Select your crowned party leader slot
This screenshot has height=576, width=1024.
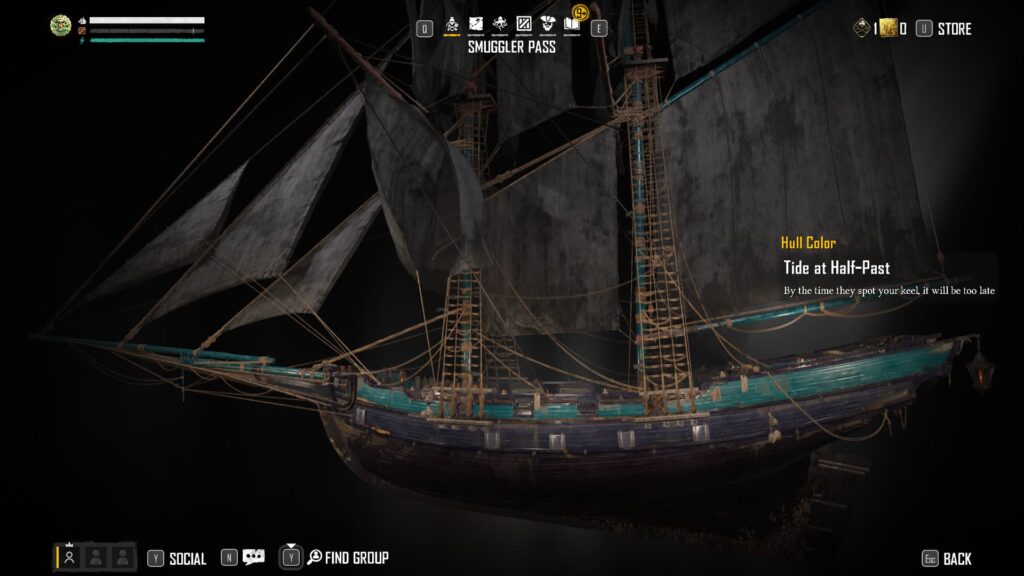(70, 557)
